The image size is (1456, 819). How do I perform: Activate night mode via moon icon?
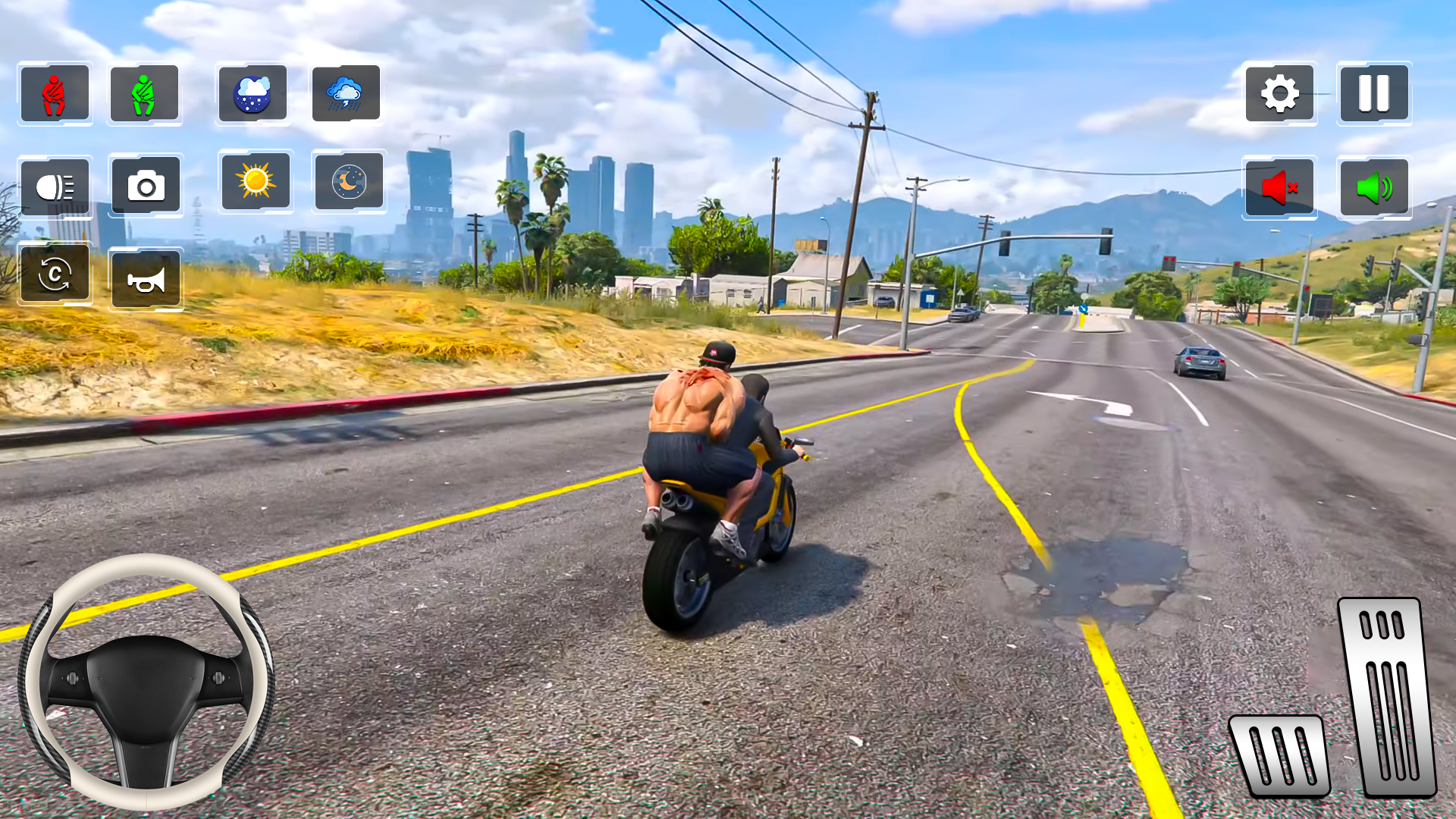(x=348, y=184)
